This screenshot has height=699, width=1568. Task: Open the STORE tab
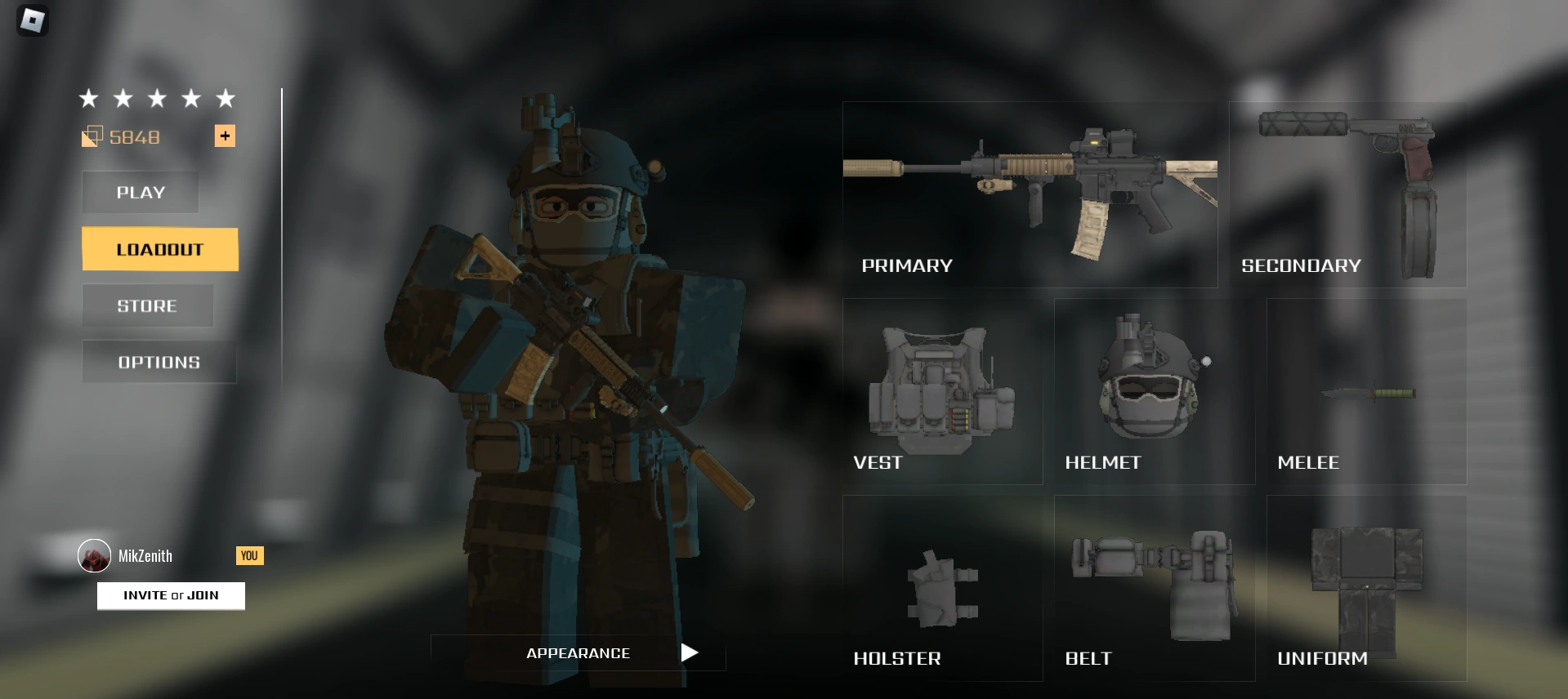(x=147, y=305)
